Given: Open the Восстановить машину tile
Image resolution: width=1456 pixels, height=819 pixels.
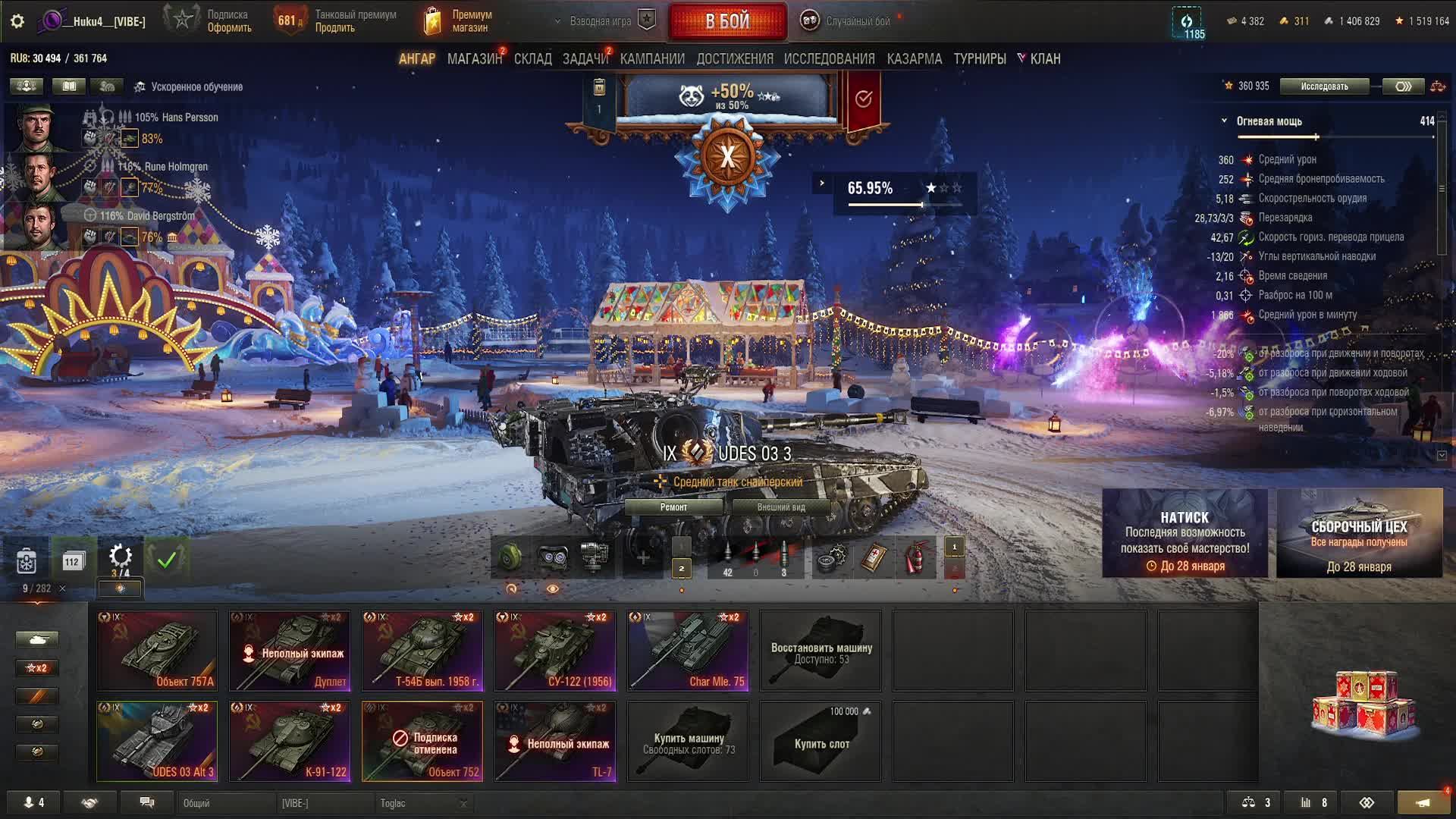Looking at the screenshot, I should [x=821, y=651].
